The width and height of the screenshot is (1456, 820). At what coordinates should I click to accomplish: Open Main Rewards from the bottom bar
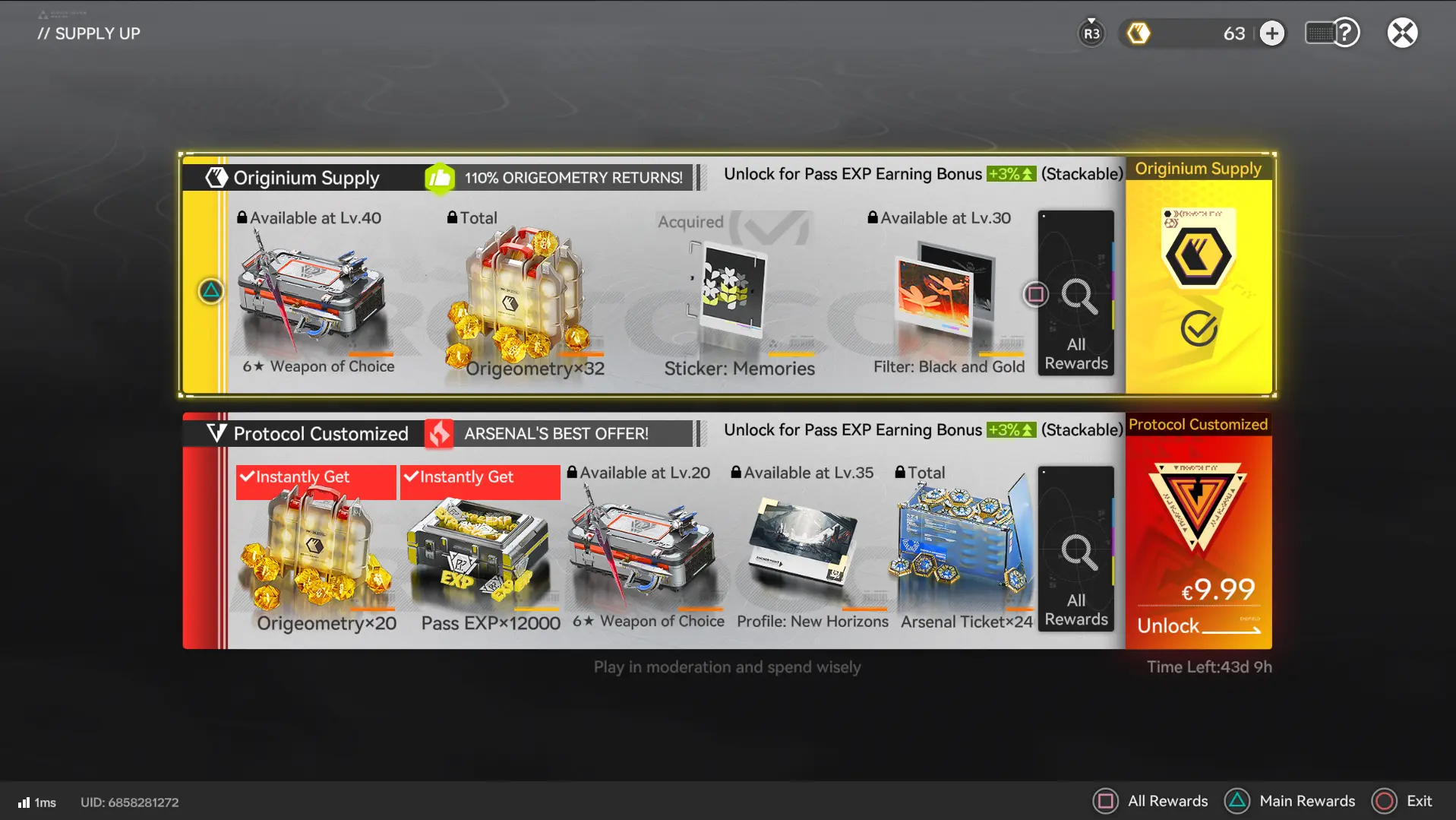(x=1290, y=801)
